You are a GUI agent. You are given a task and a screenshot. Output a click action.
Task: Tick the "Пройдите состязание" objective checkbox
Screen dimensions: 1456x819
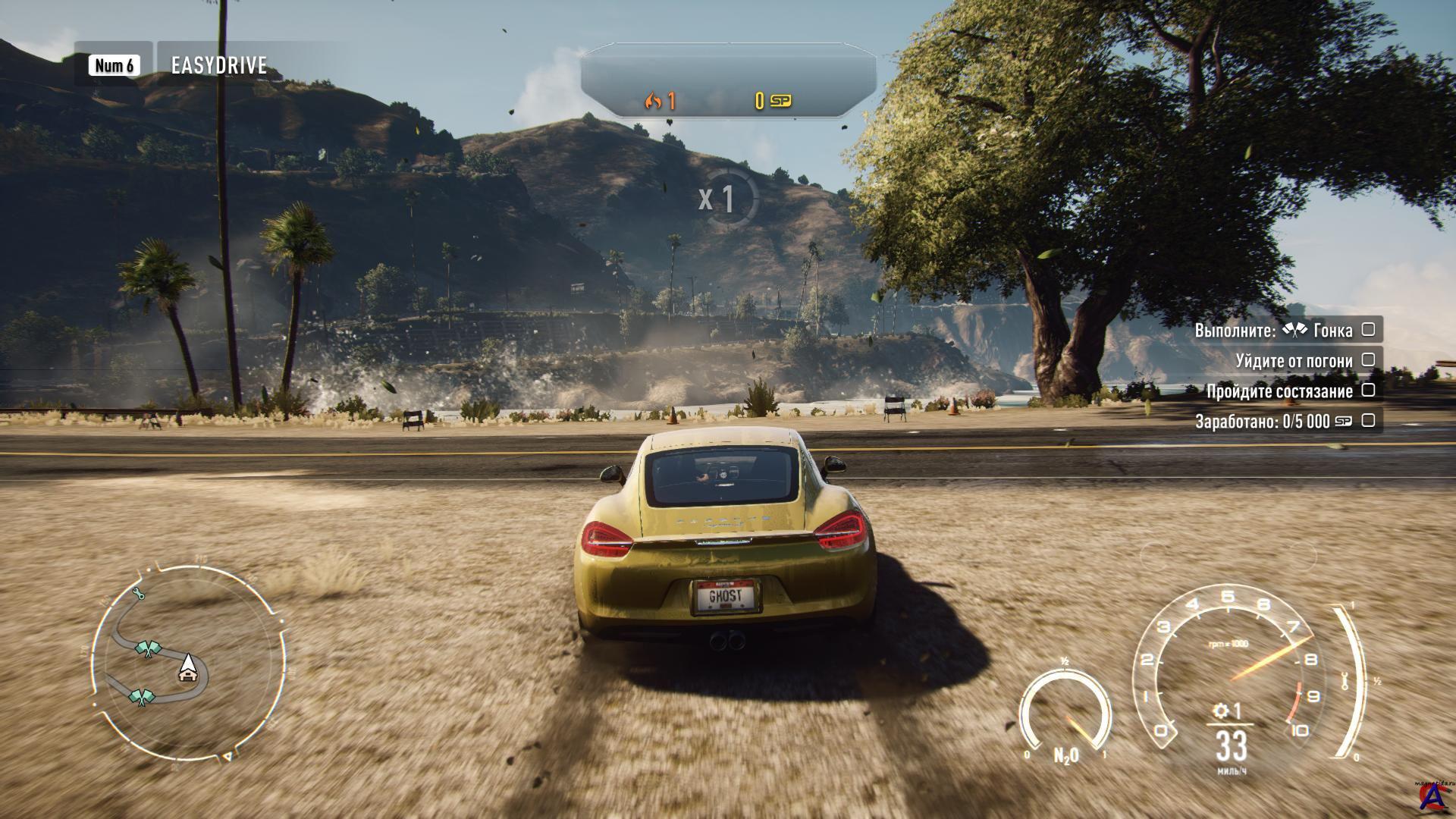click(x=1368, y=390)
